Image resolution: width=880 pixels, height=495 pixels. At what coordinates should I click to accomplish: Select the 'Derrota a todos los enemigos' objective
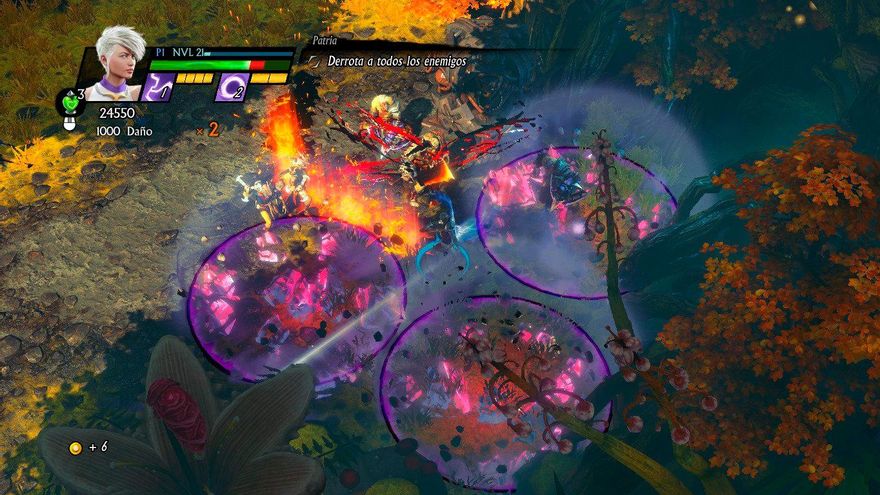click(396, 61)
